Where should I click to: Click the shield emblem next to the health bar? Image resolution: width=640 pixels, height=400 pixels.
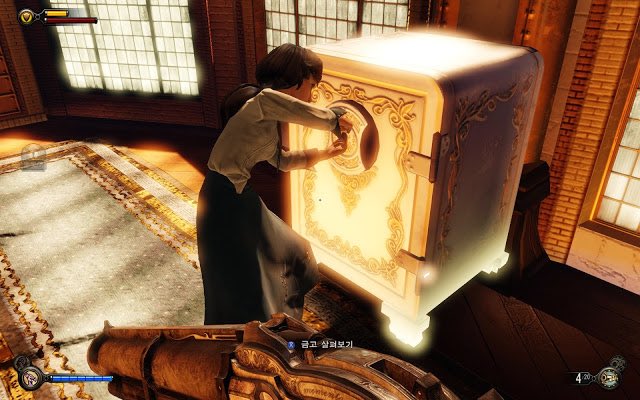(x=27, y=16)
